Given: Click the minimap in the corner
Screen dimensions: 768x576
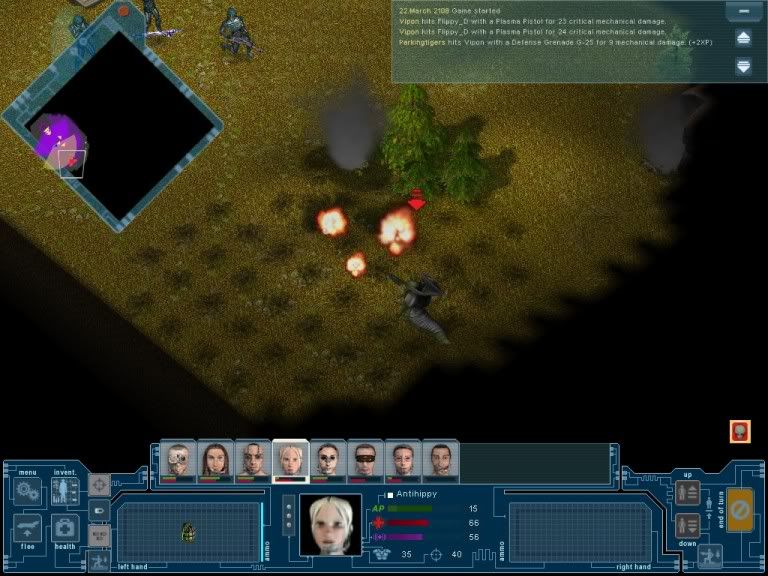Looking at the screenshot, I should tap(110, 125).
